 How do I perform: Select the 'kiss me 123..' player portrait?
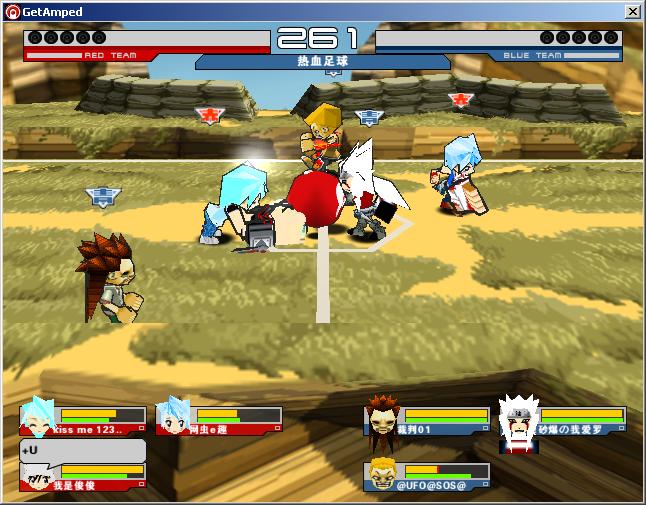[x=40, y=415]
